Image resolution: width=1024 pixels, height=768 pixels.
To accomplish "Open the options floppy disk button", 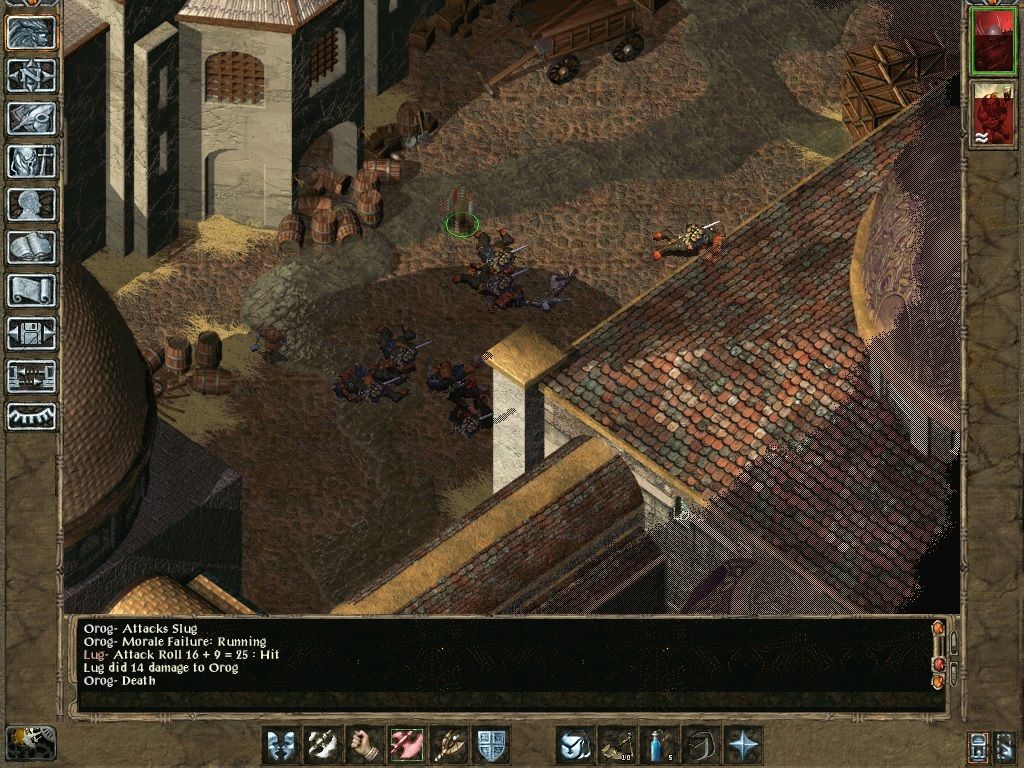I will pyautogui.click(x=31, y=333).
